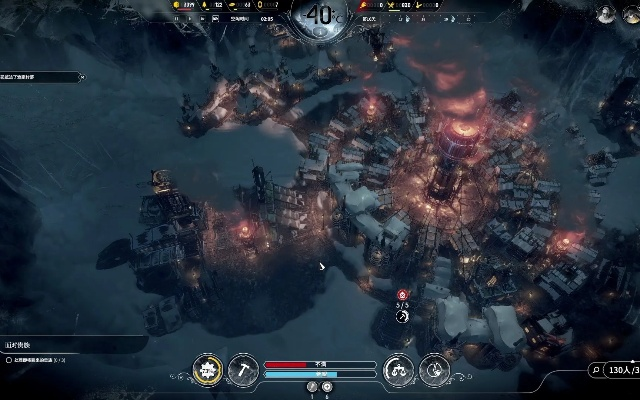The width and height of the screenshot is (640, 400).
Task: Open the temperature gauge showing -40°C
Action: click(x=320, y=15)
